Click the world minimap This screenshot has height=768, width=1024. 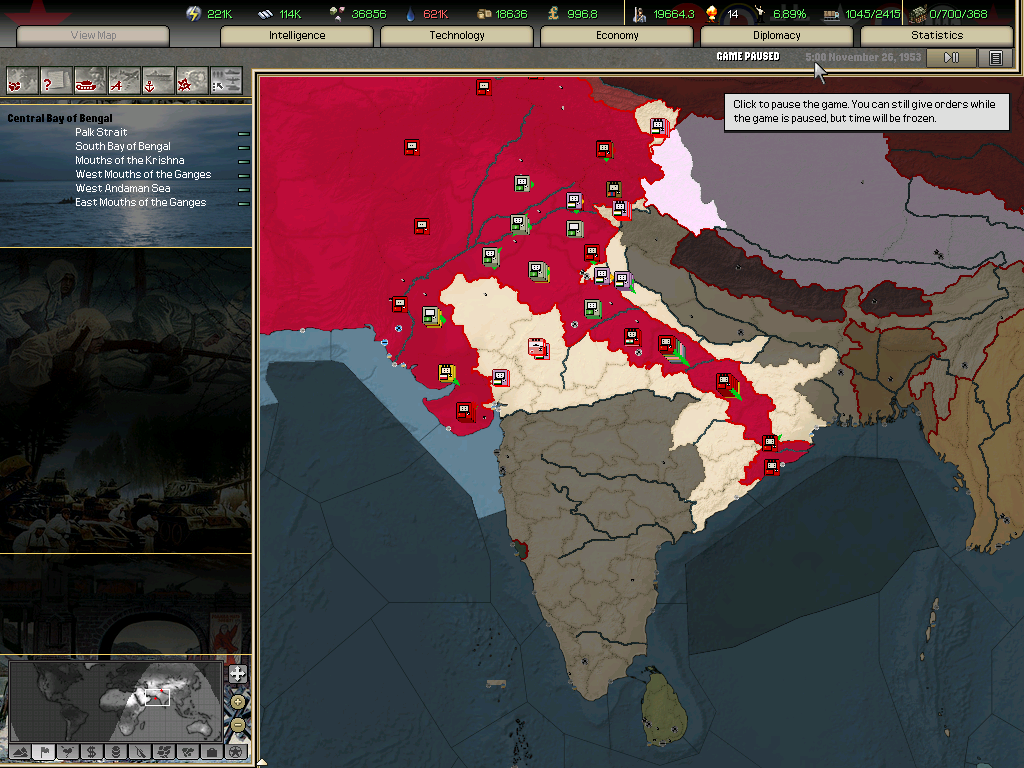[x=114, y=700]
